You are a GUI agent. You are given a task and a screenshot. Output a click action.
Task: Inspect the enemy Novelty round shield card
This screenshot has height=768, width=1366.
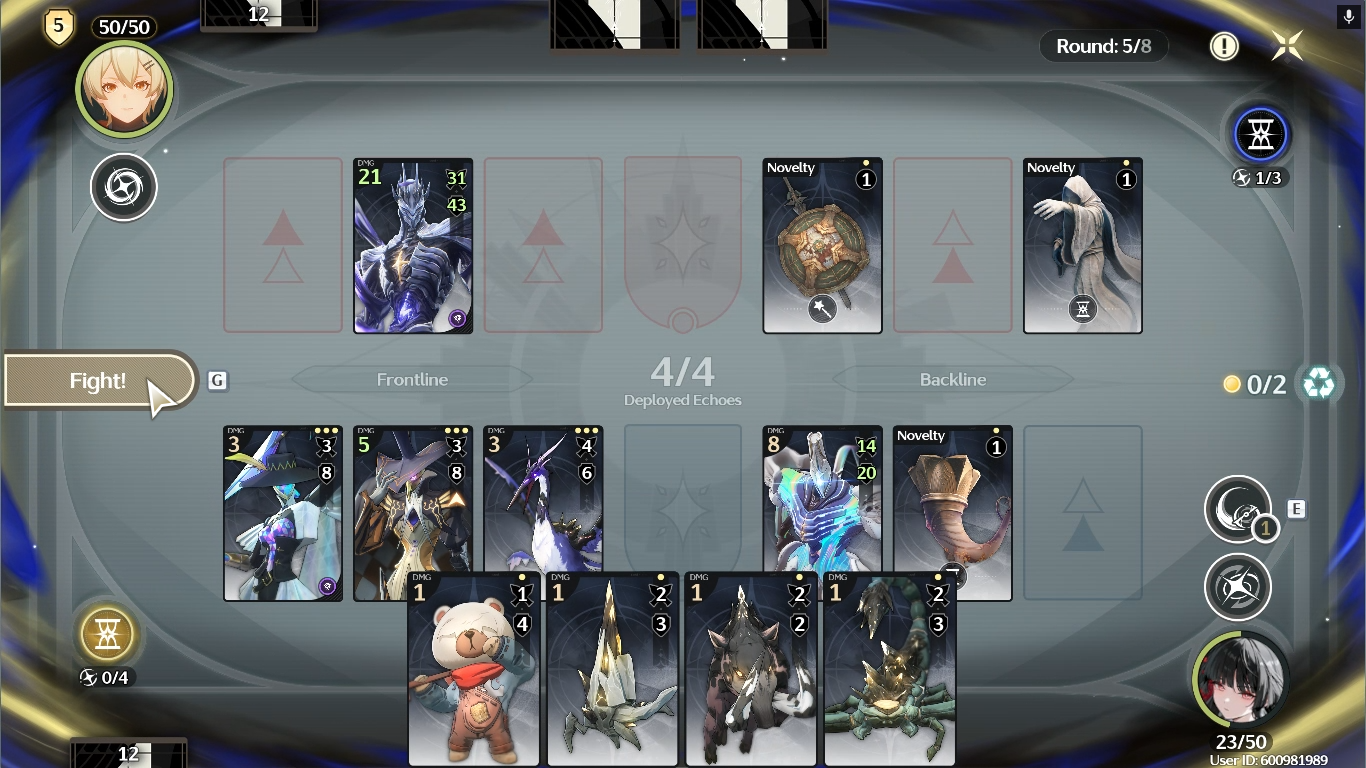[x=822, y=246]
